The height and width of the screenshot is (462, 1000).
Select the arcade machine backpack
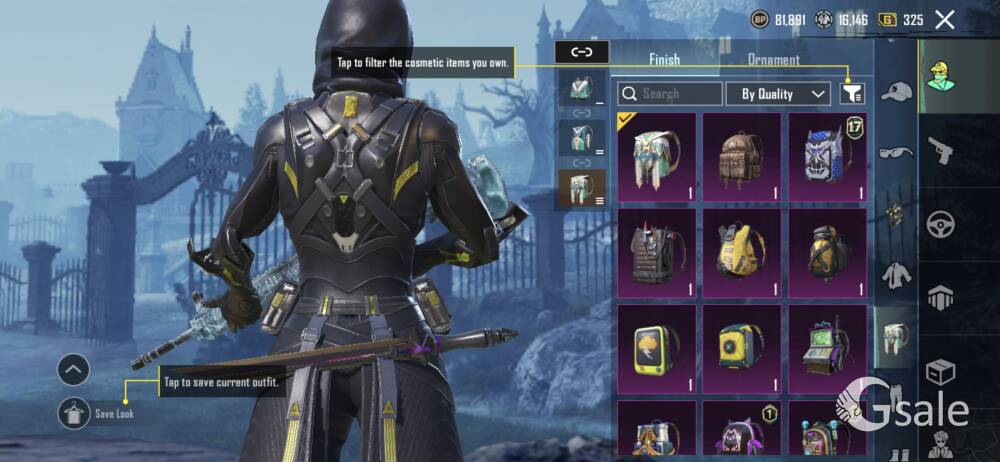pos(827,349)
